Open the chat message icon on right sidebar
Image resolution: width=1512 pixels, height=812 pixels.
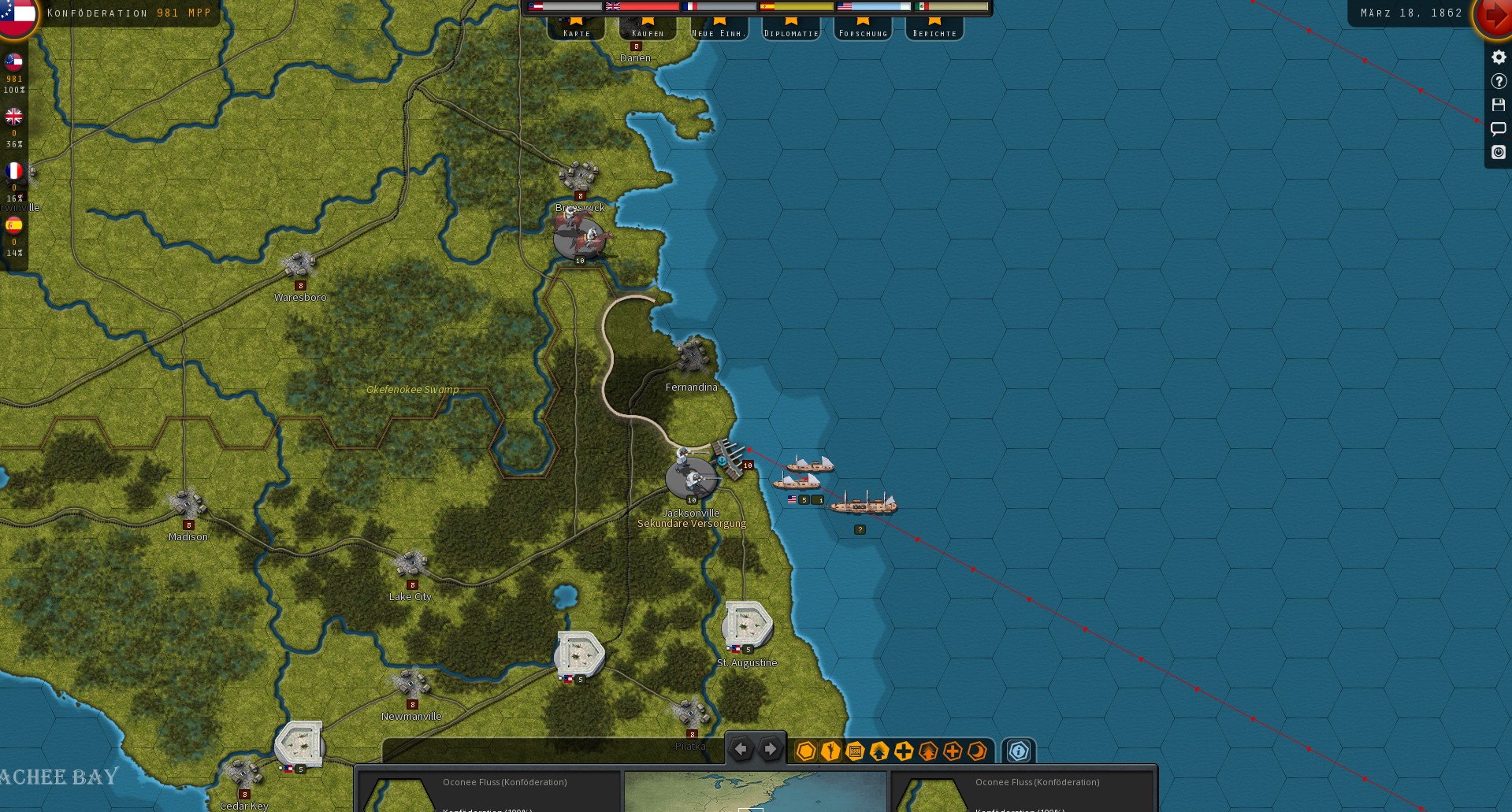(1497, 129)
